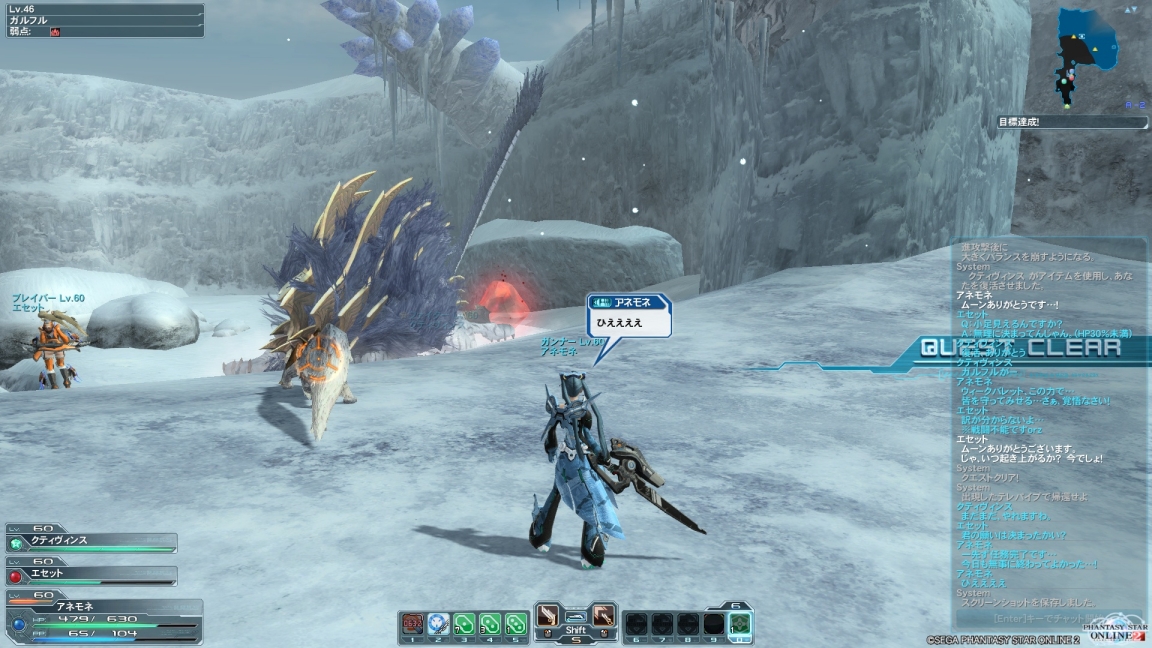
Task: Open own character panel アネモネ
Action: [x=104, y=619]
